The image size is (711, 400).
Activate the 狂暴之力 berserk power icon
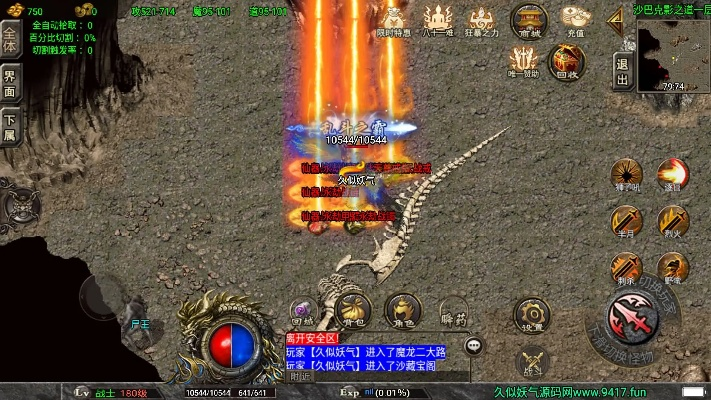[x=482, y=19]
